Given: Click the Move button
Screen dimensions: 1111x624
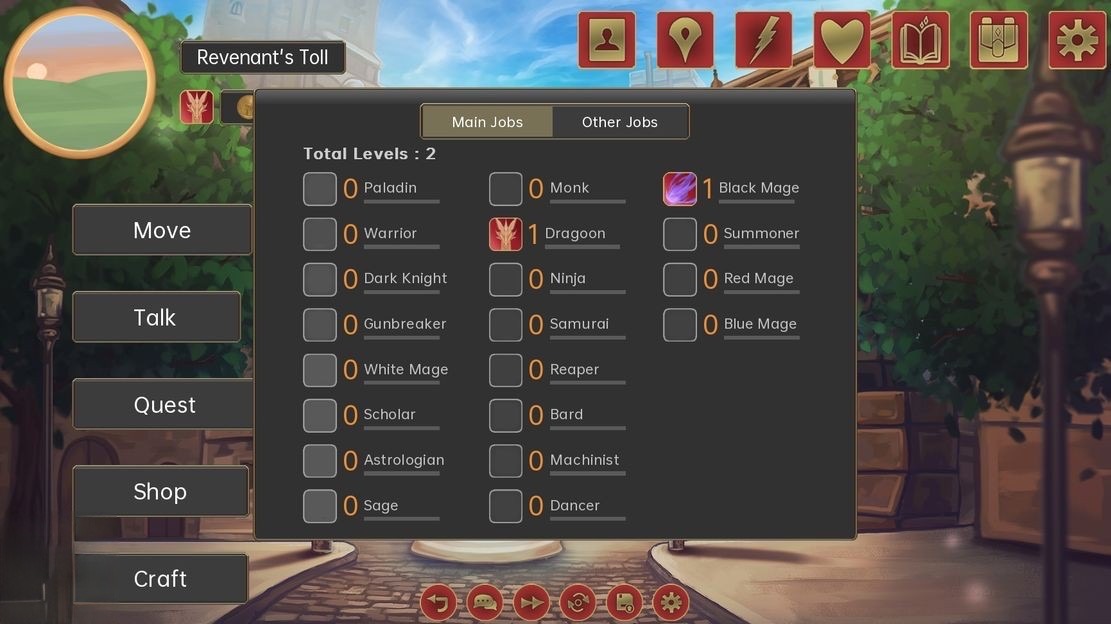Looking at the screenshot, I should click(162, 230).
